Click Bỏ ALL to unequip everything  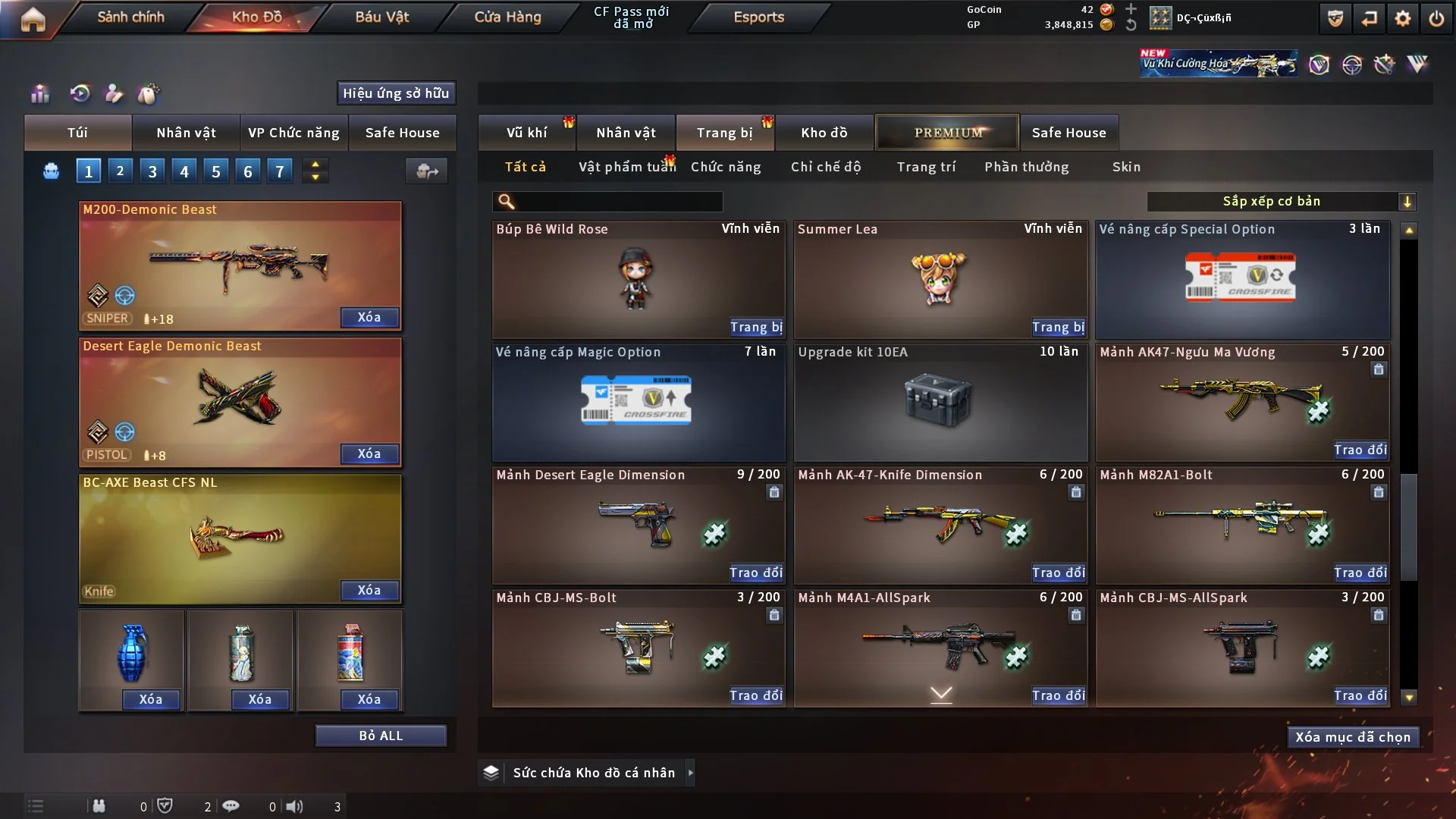pyautogui.click(x=381, y=736)
